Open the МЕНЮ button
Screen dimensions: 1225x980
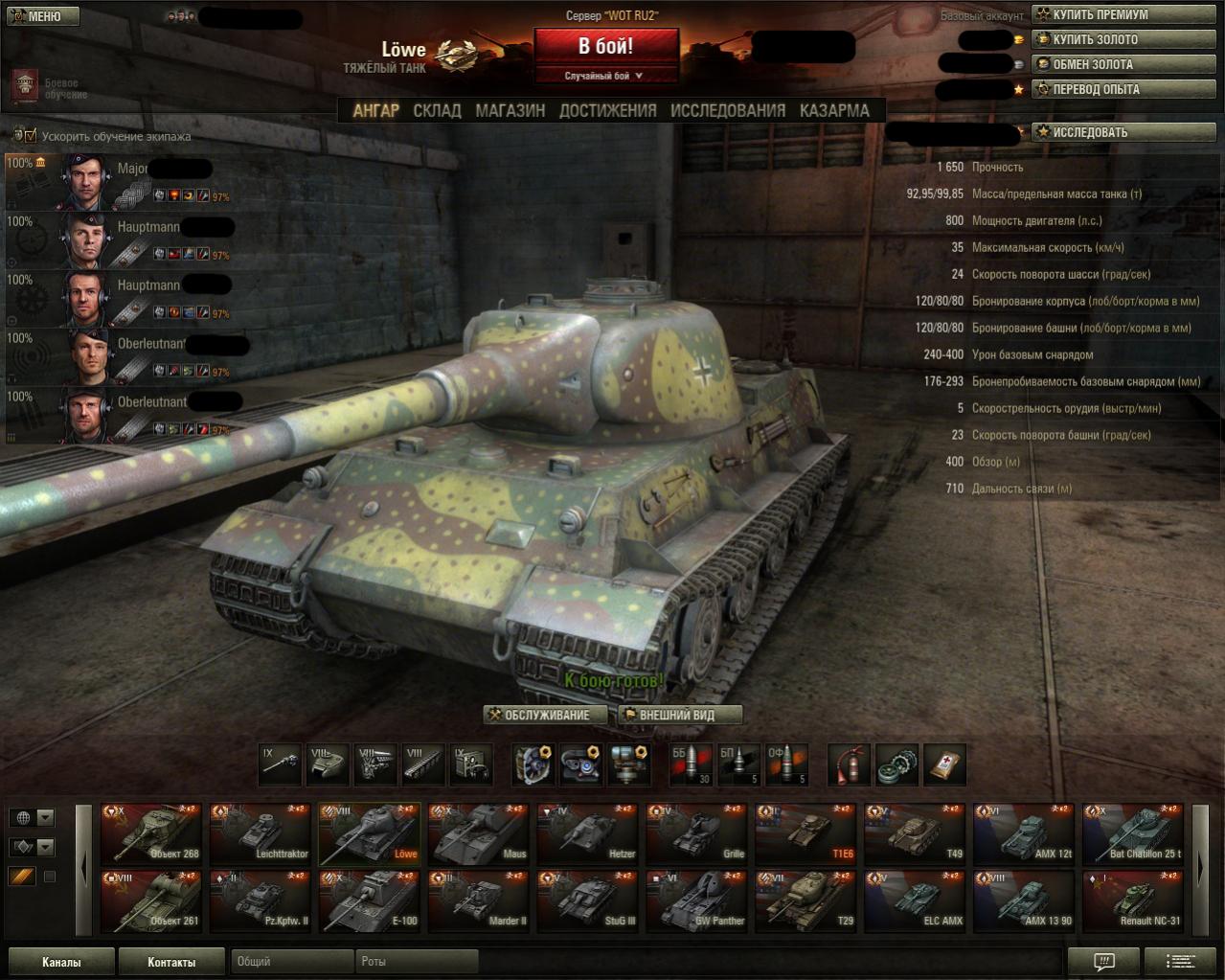click(x=42, y=16)
